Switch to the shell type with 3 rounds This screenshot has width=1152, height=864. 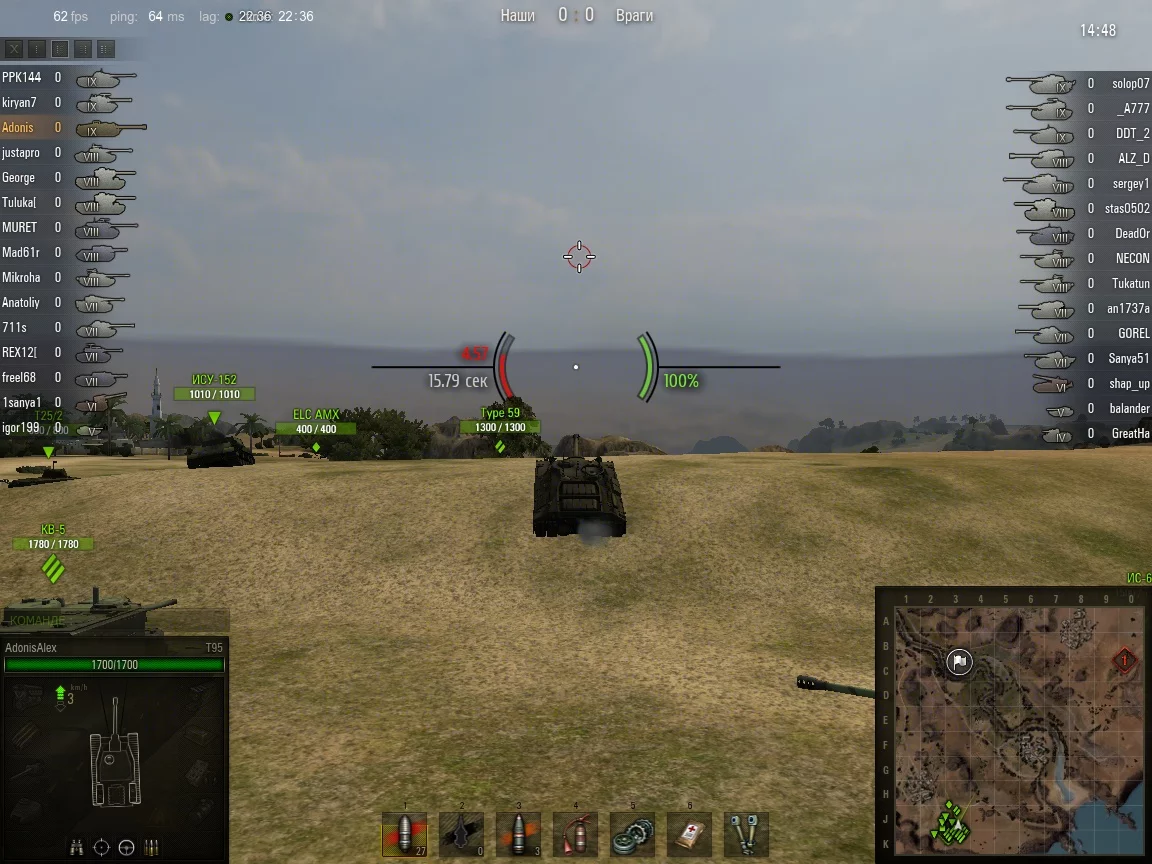(x=518, y=834)
